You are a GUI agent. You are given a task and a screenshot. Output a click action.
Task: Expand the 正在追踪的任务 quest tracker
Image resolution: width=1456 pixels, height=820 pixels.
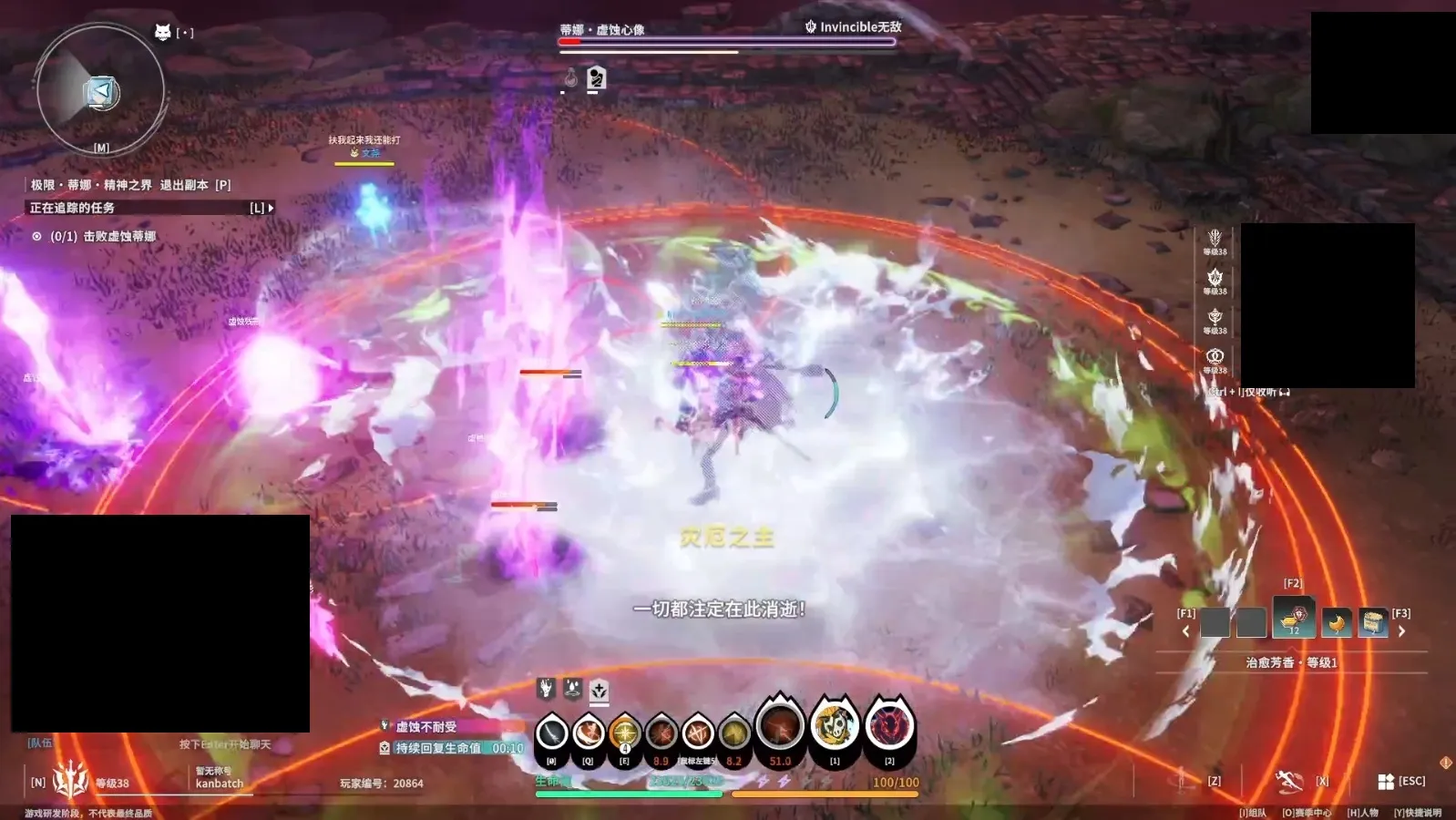click(x=270, y=209)
